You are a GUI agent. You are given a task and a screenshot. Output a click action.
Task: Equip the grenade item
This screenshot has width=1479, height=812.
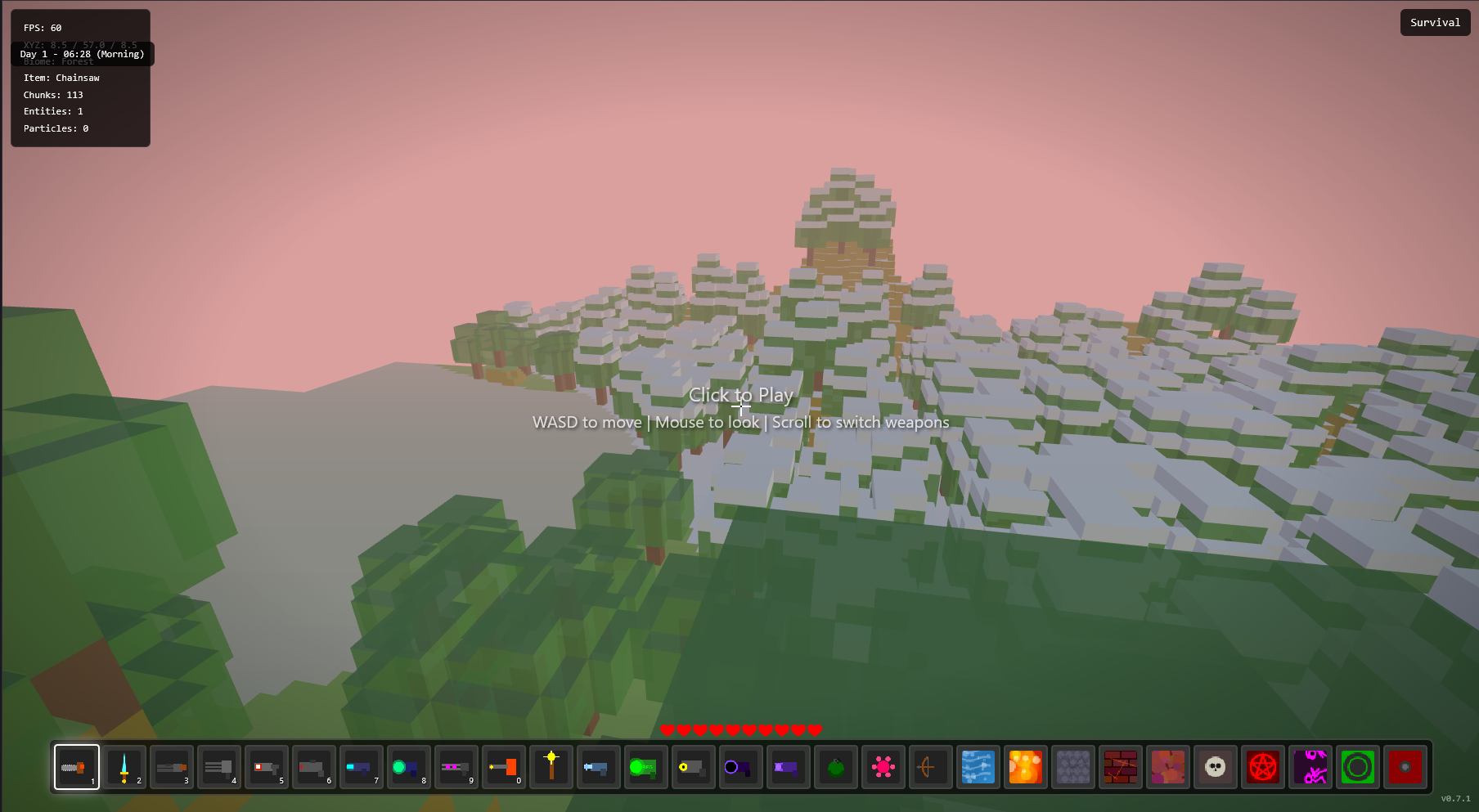pyautogui.click(x=835, y=767)
